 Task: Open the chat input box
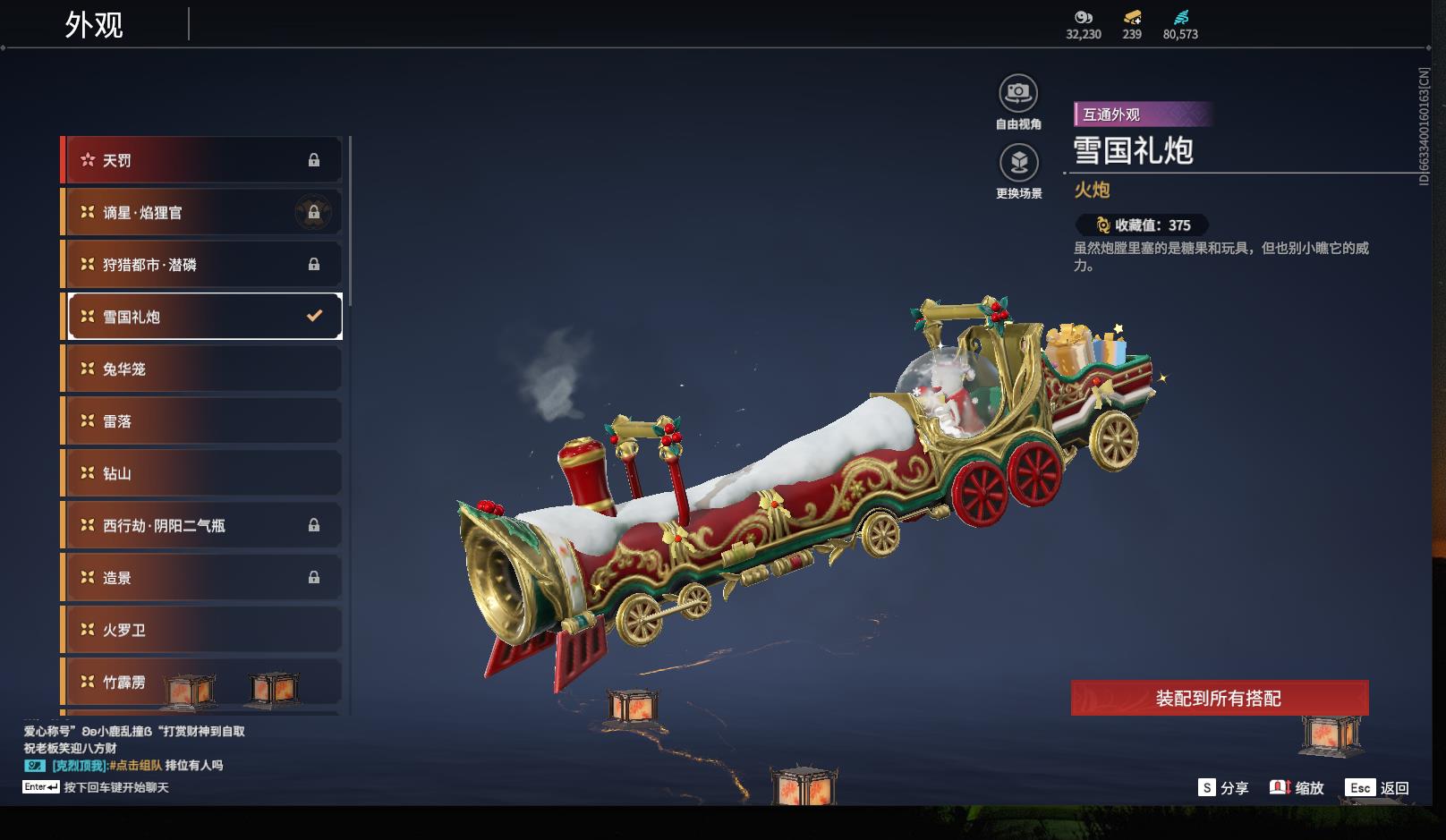(115, 787)
